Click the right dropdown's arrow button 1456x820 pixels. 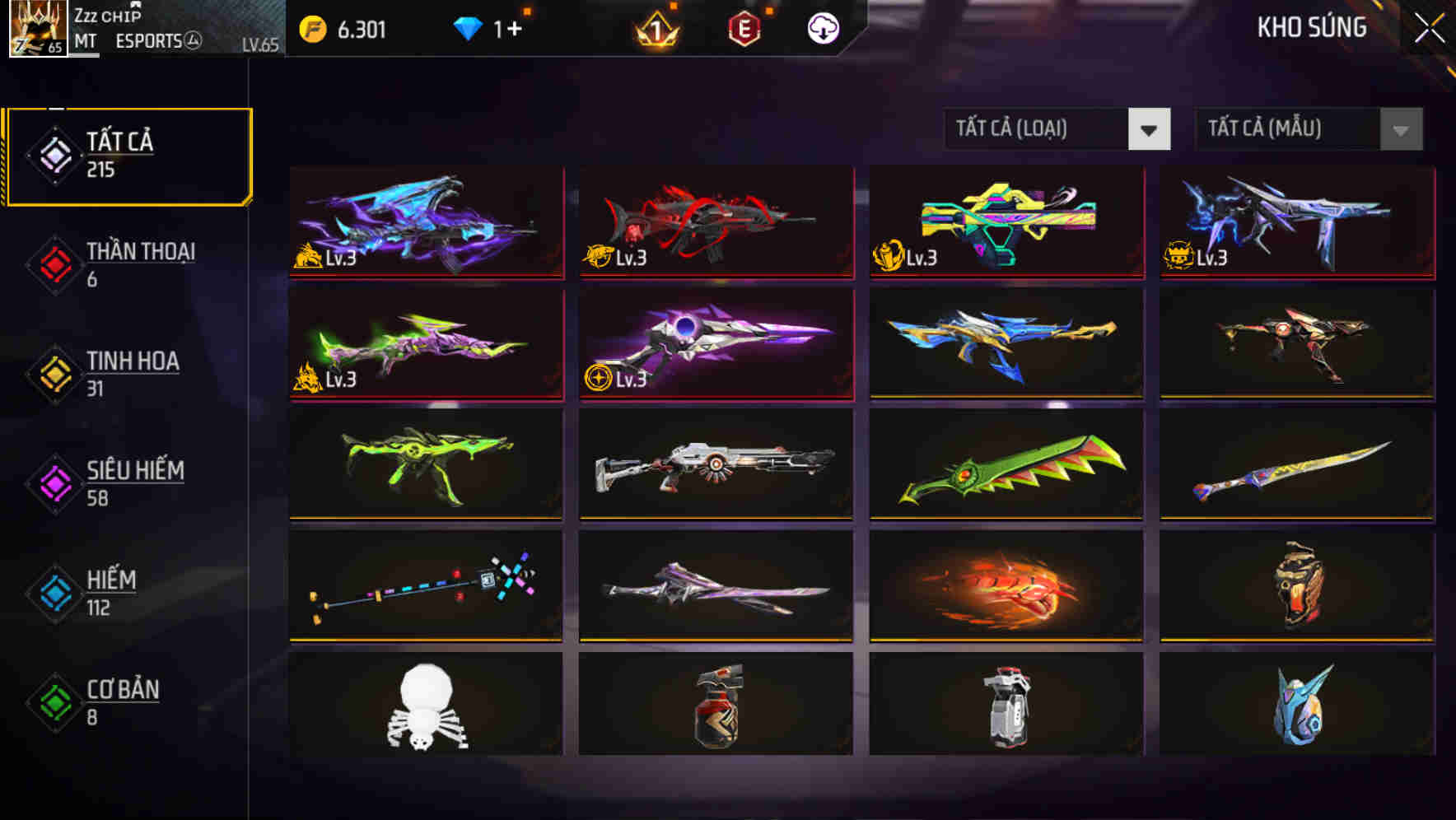(1400, 129)
